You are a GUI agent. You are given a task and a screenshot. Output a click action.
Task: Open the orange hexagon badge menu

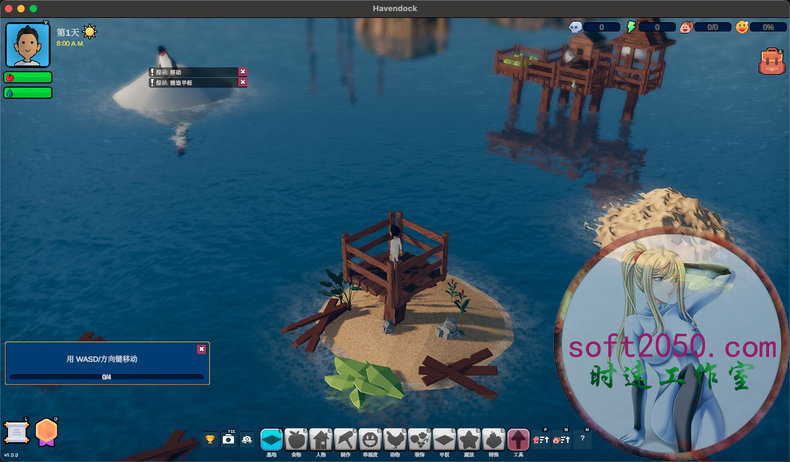[46, 431]
